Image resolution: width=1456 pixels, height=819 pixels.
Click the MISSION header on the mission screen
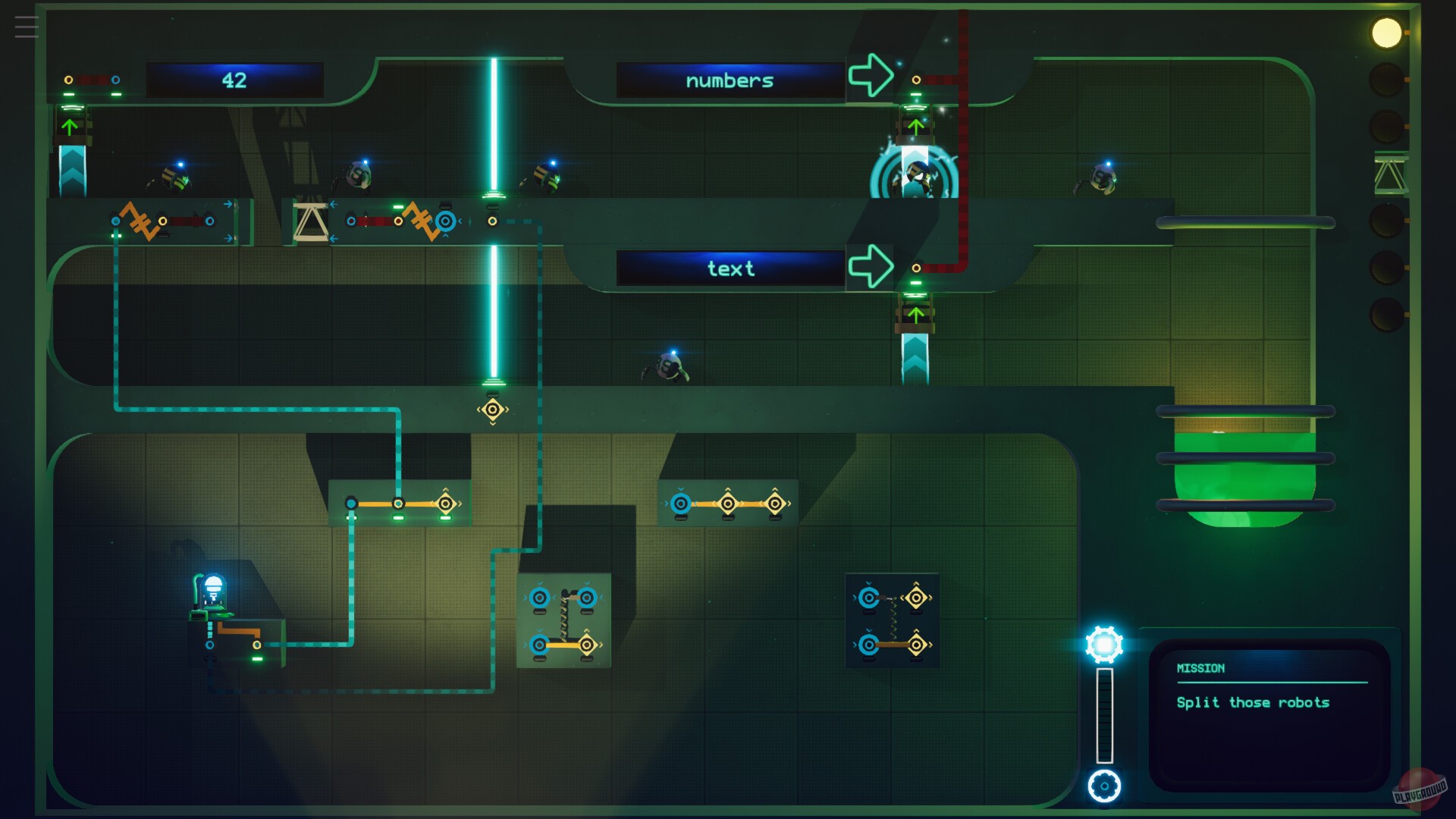[1200, 668]
